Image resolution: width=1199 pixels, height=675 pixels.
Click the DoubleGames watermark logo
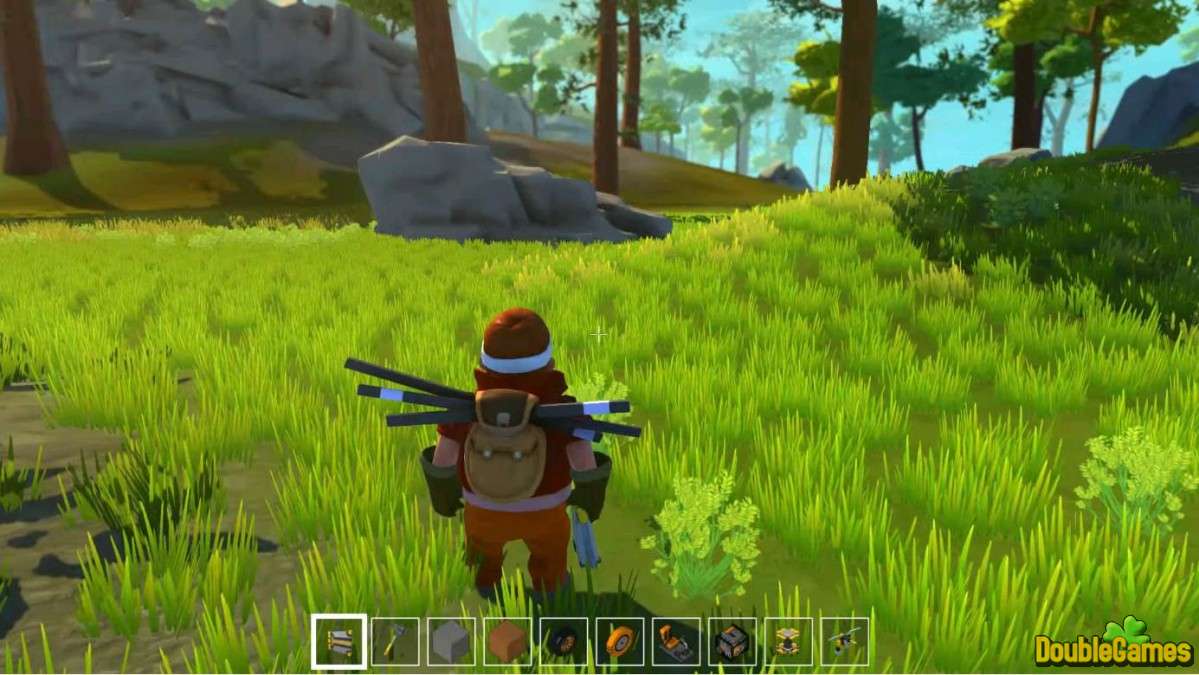tap(1113, 646)
